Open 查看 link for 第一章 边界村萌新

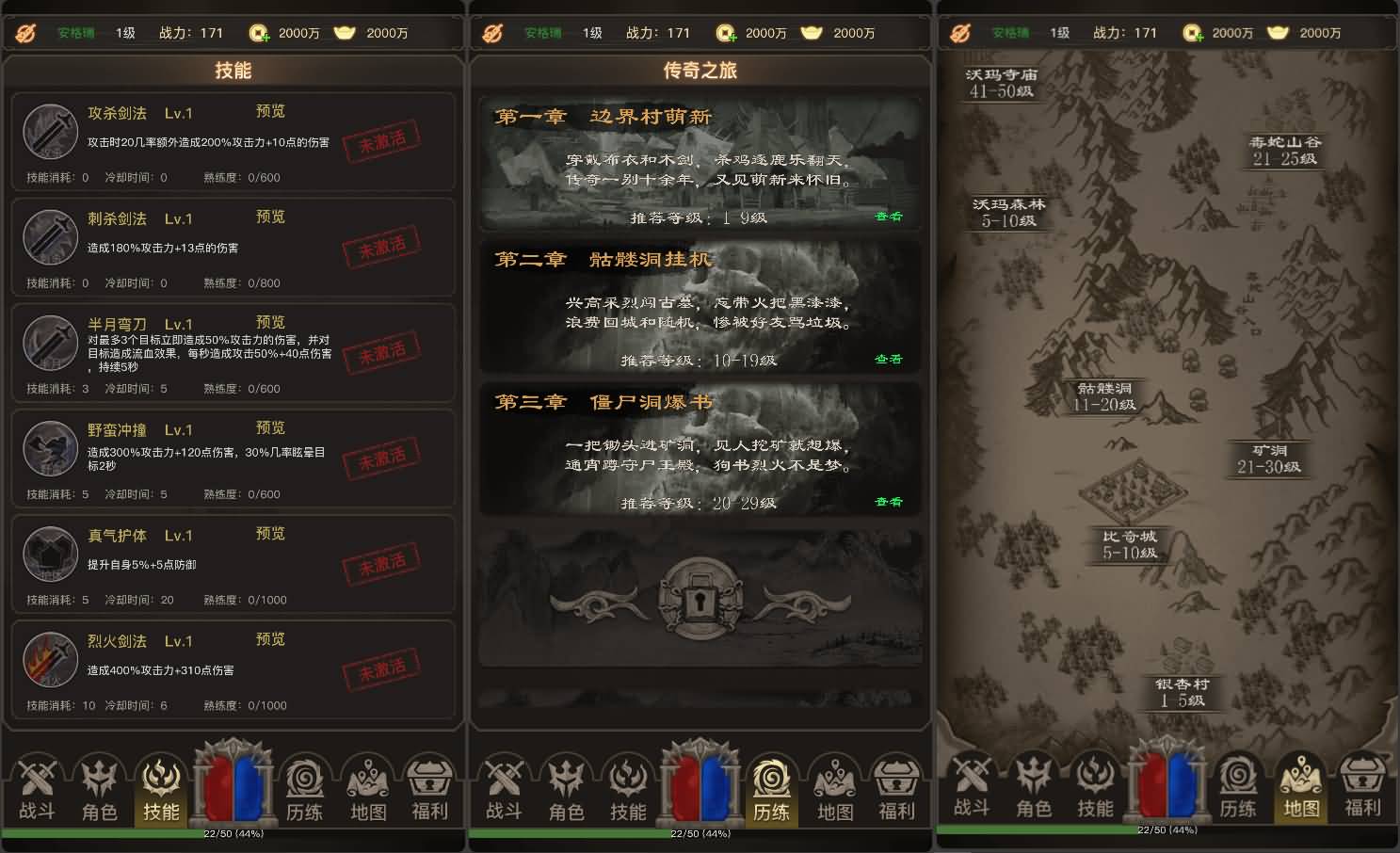pyautogui.click(x=891, y=216)
